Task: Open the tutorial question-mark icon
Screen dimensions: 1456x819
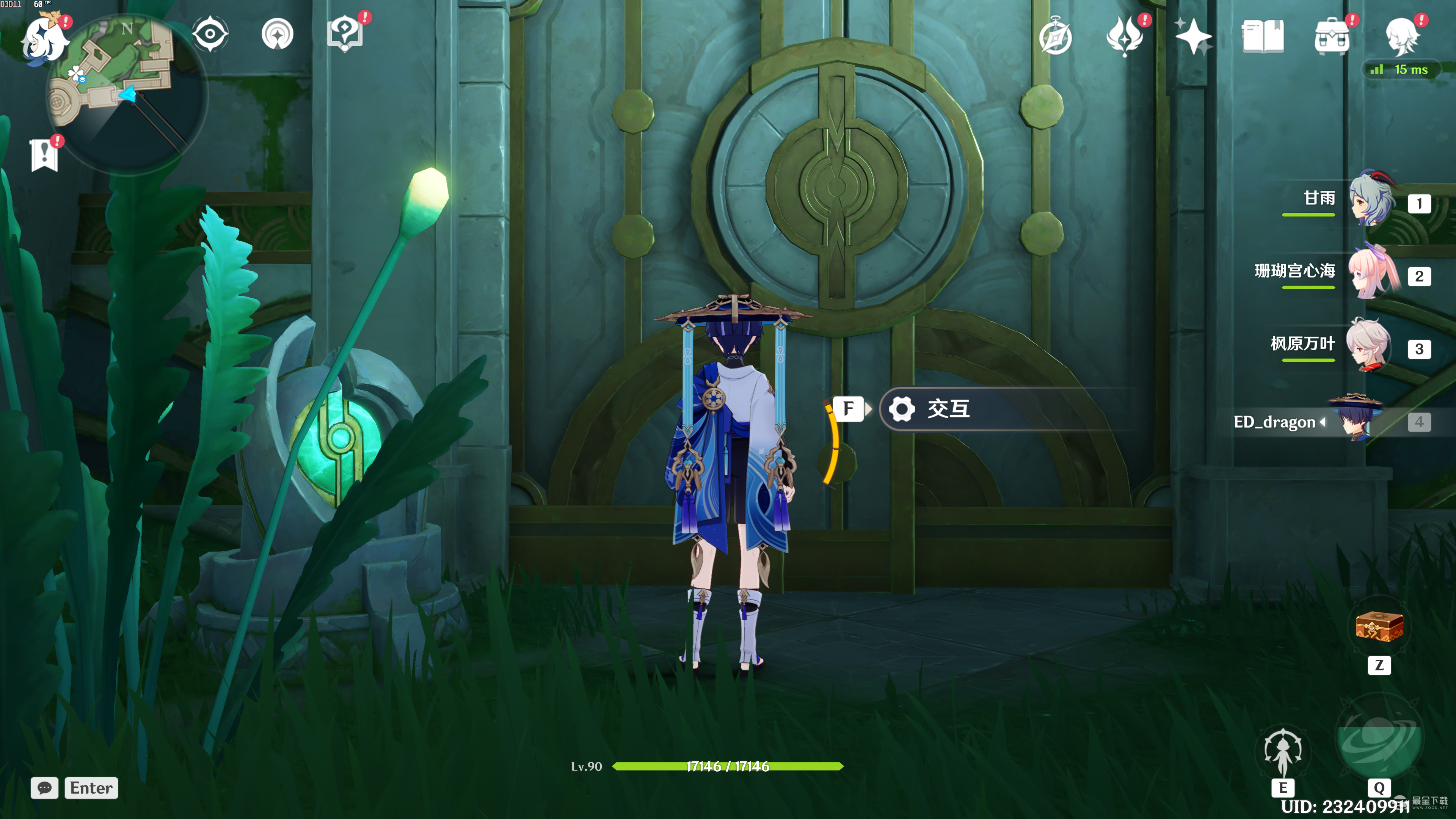Action: (345, 34)
